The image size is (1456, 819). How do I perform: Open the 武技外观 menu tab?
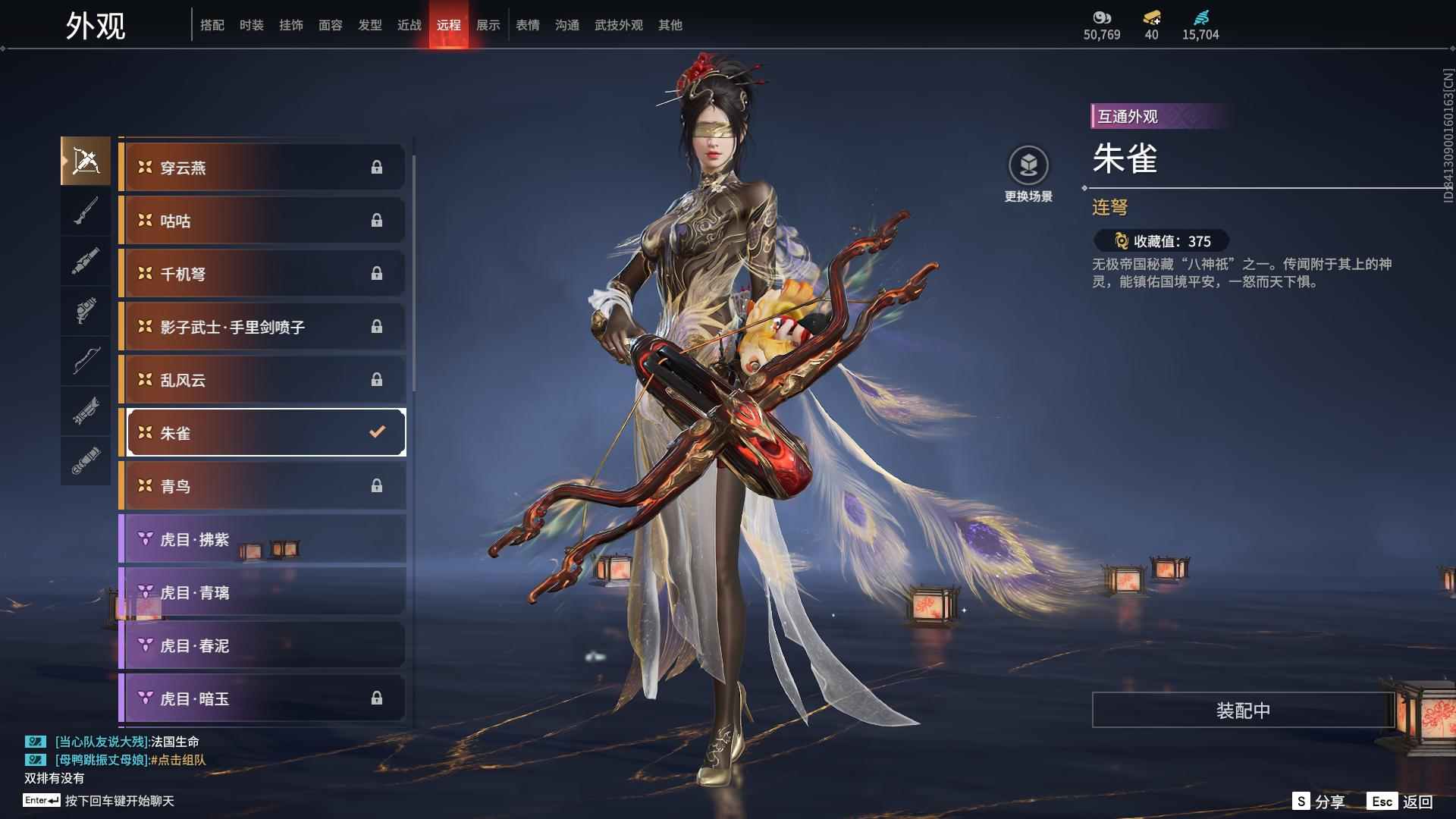[617, 24]
